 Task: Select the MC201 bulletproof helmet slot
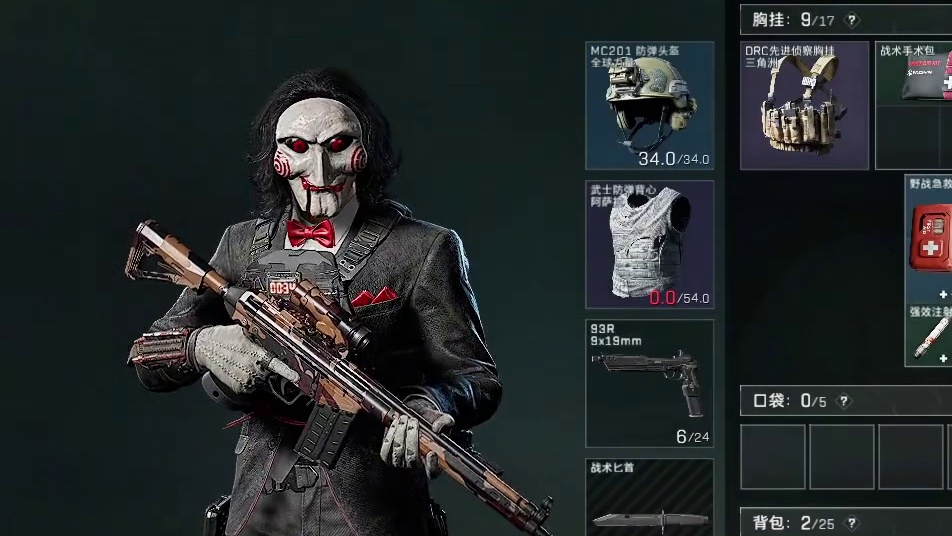coord(650,106)
